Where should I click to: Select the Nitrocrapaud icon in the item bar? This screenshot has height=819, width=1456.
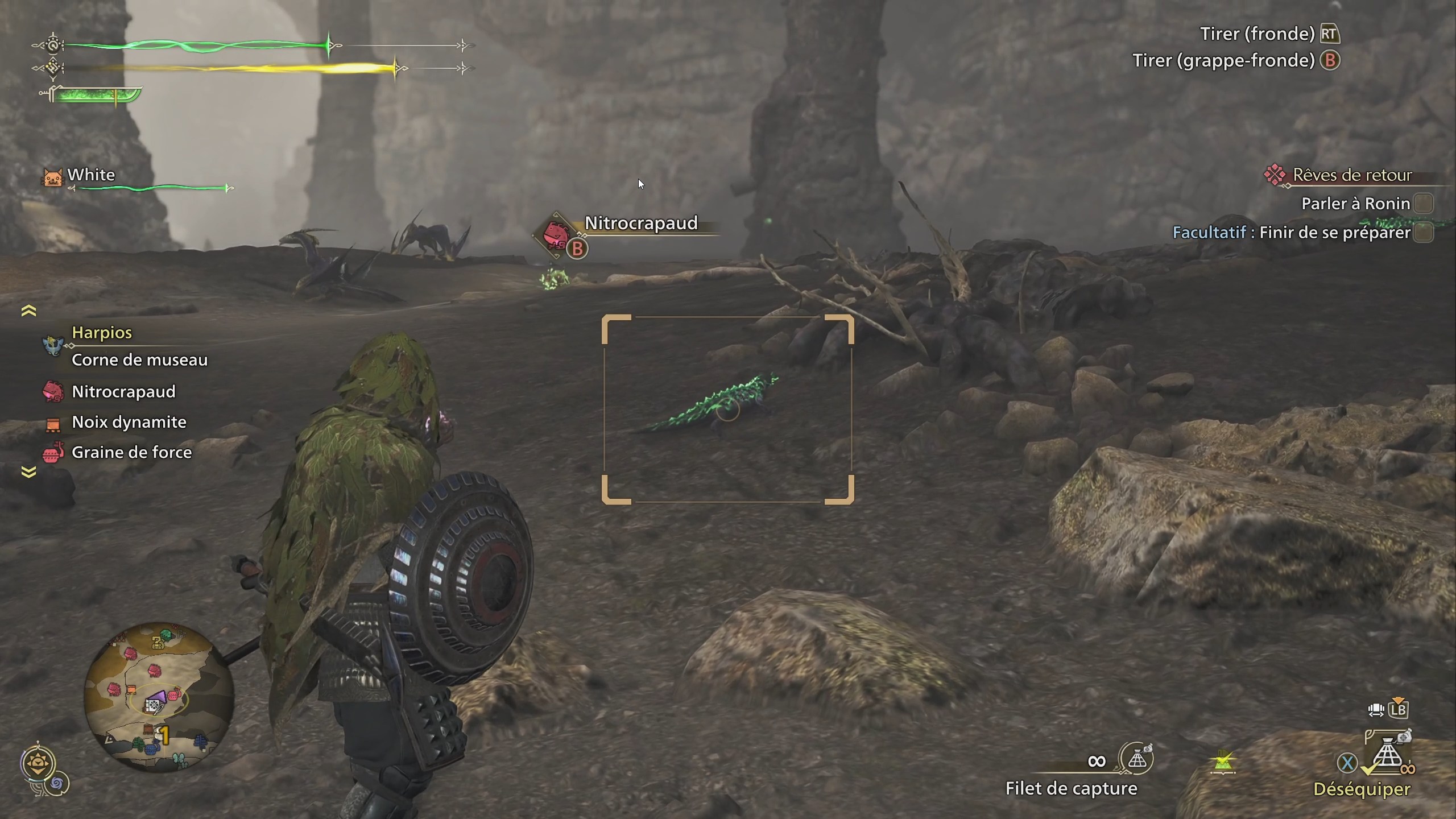pos(53,391)
